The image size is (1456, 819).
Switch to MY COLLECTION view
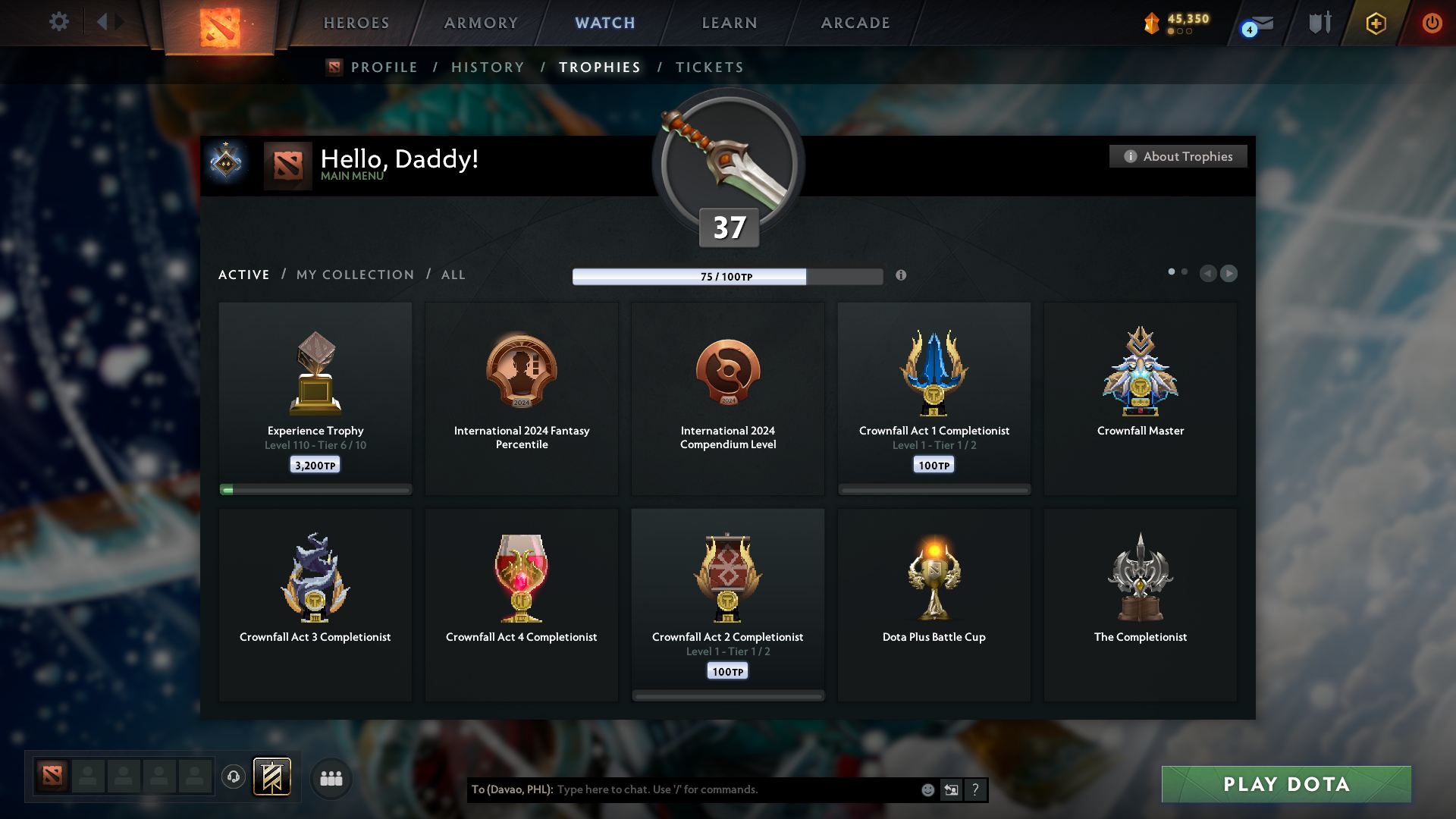[354, 275]
